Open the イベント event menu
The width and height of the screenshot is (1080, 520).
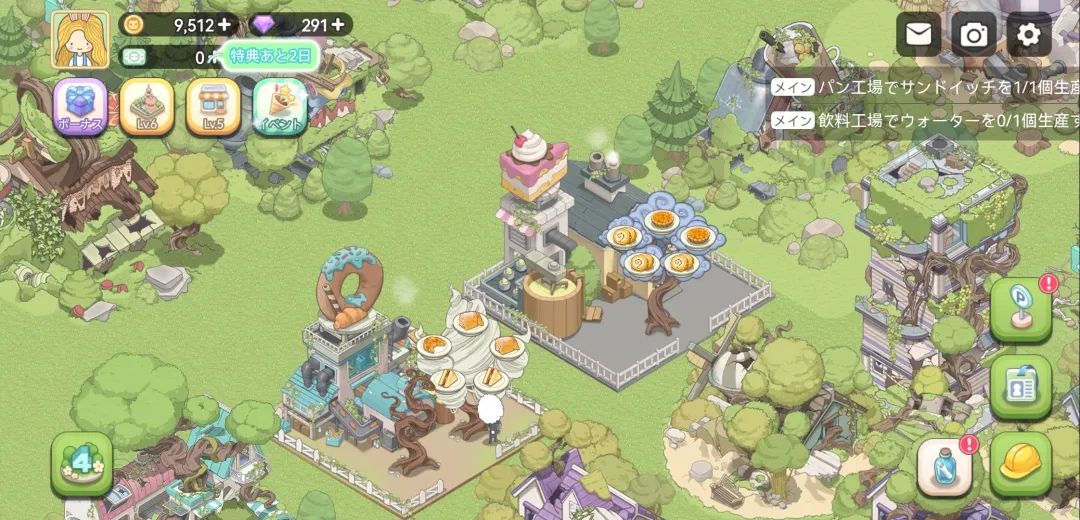(x=279, y=107)
